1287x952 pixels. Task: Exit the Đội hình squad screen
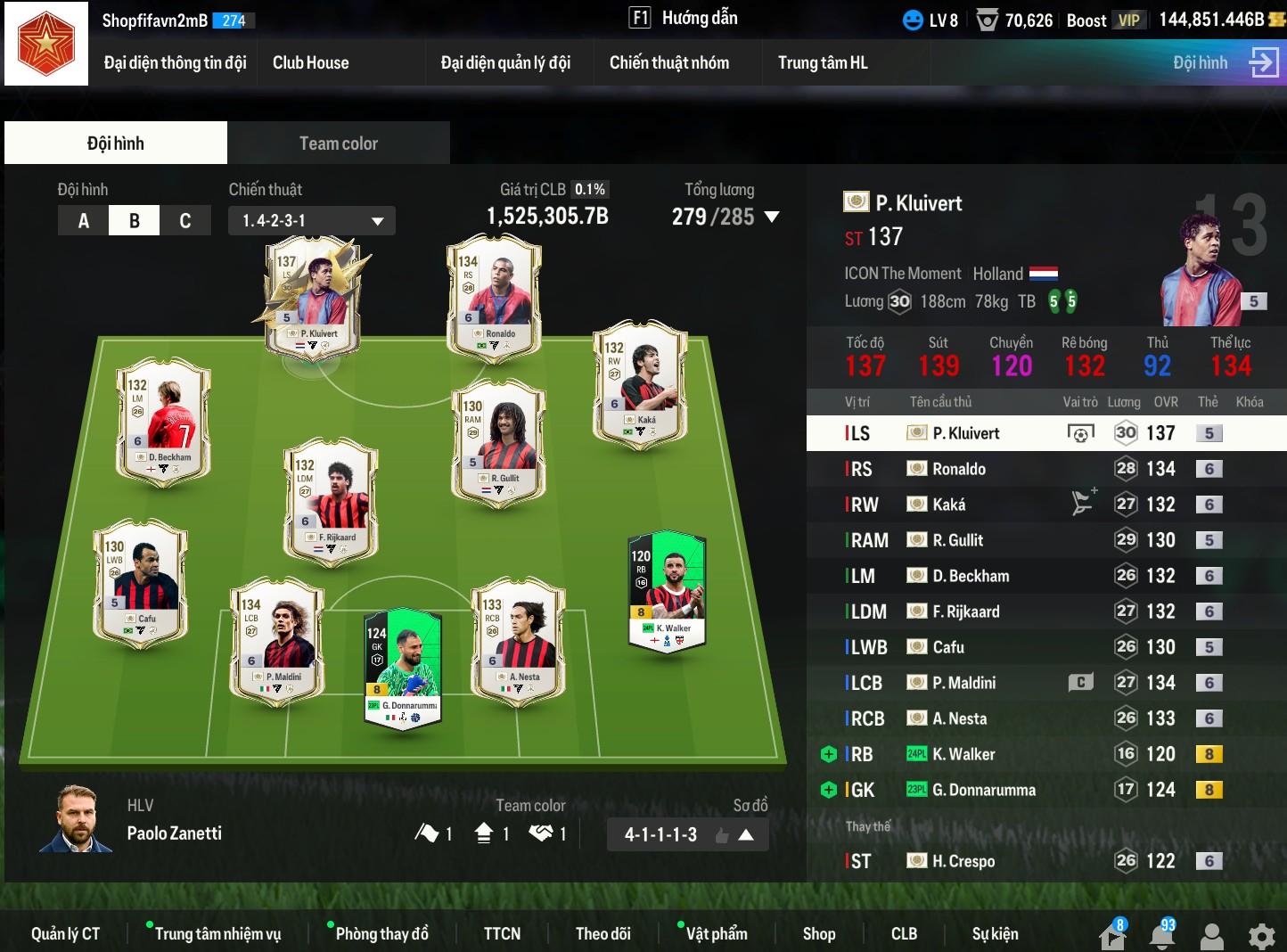(x=1263, y=62)
